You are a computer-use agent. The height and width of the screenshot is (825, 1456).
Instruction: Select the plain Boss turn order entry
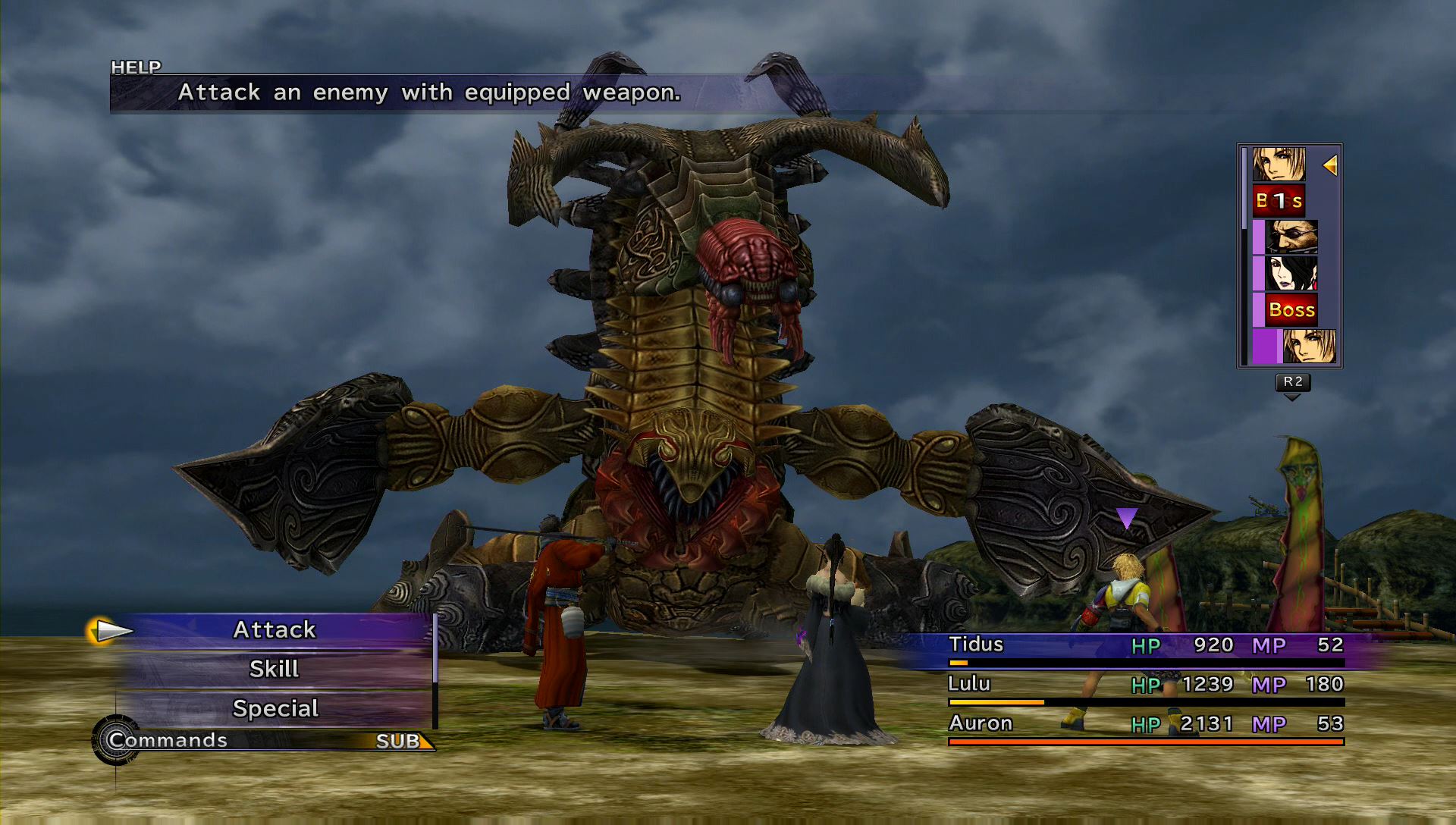(x=1291, y=310)
